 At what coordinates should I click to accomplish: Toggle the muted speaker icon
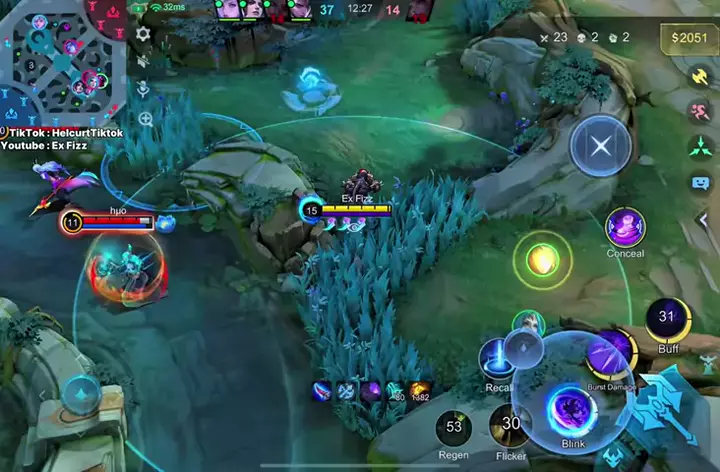143,61
